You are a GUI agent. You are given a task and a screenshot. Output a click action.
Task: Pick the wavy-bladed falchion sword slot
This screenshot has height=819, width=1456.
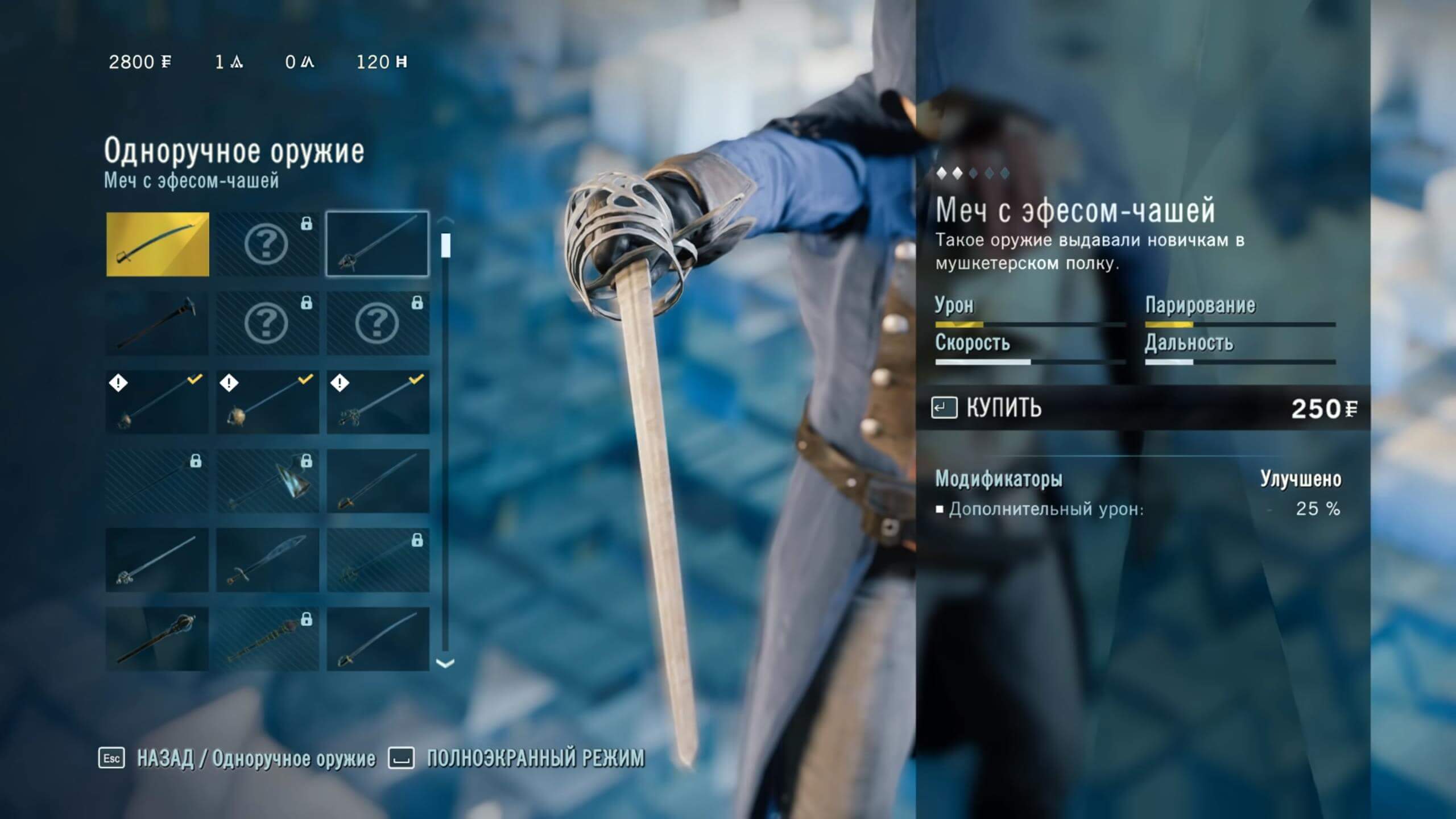pos(267,560)
